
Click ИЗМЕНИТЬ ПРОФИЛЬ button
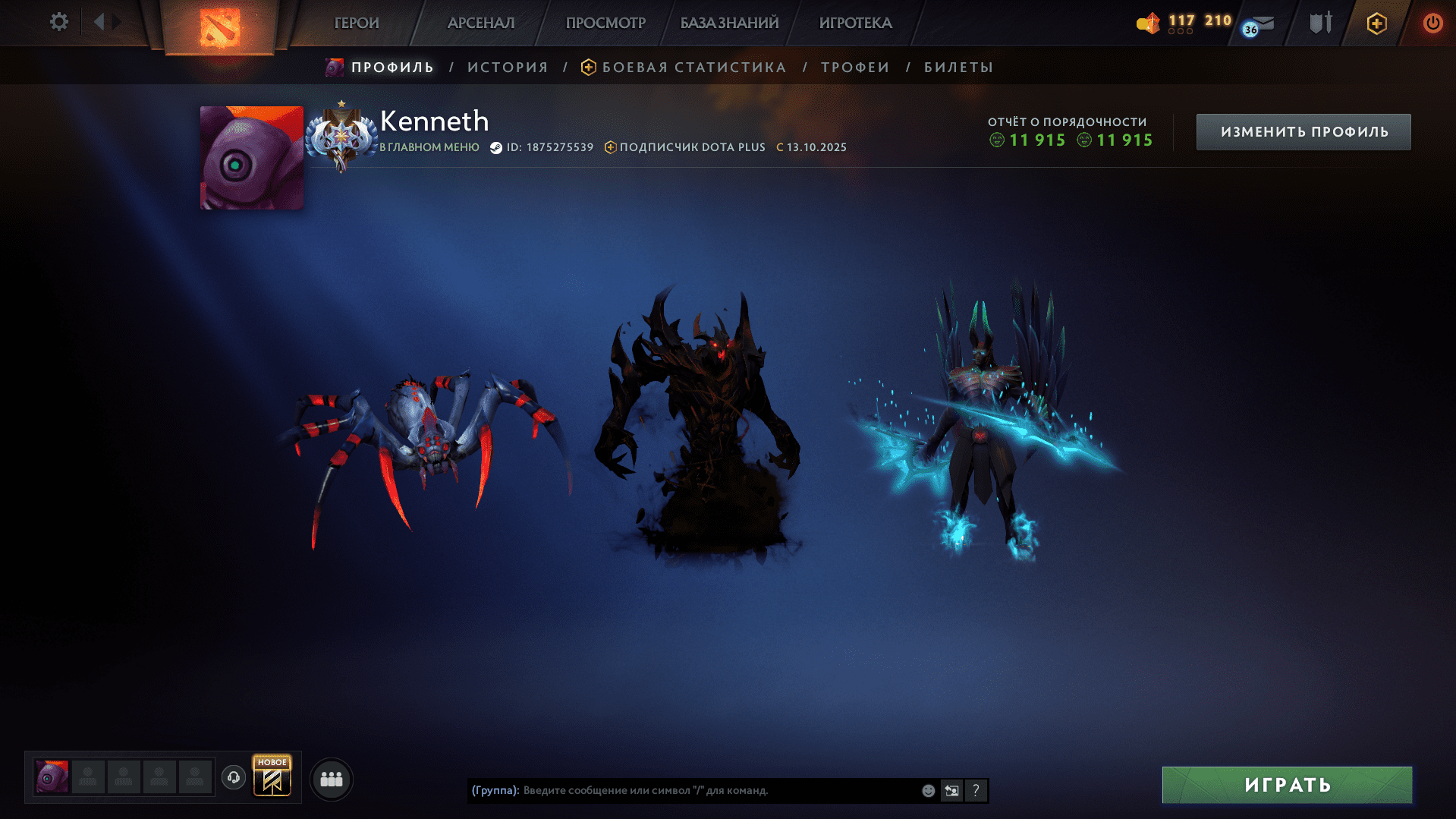click(1303, 131)
